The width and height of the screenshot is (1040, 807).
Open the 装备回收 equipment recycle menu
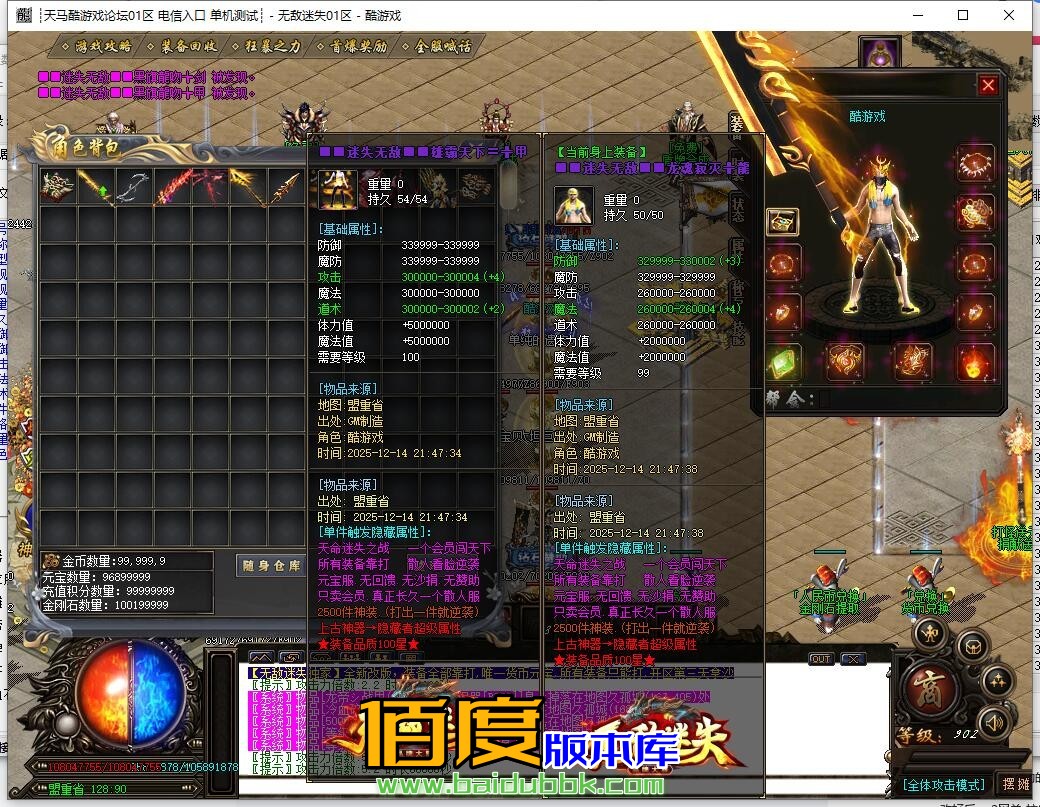pyautogui.click(x=187, y=46)
